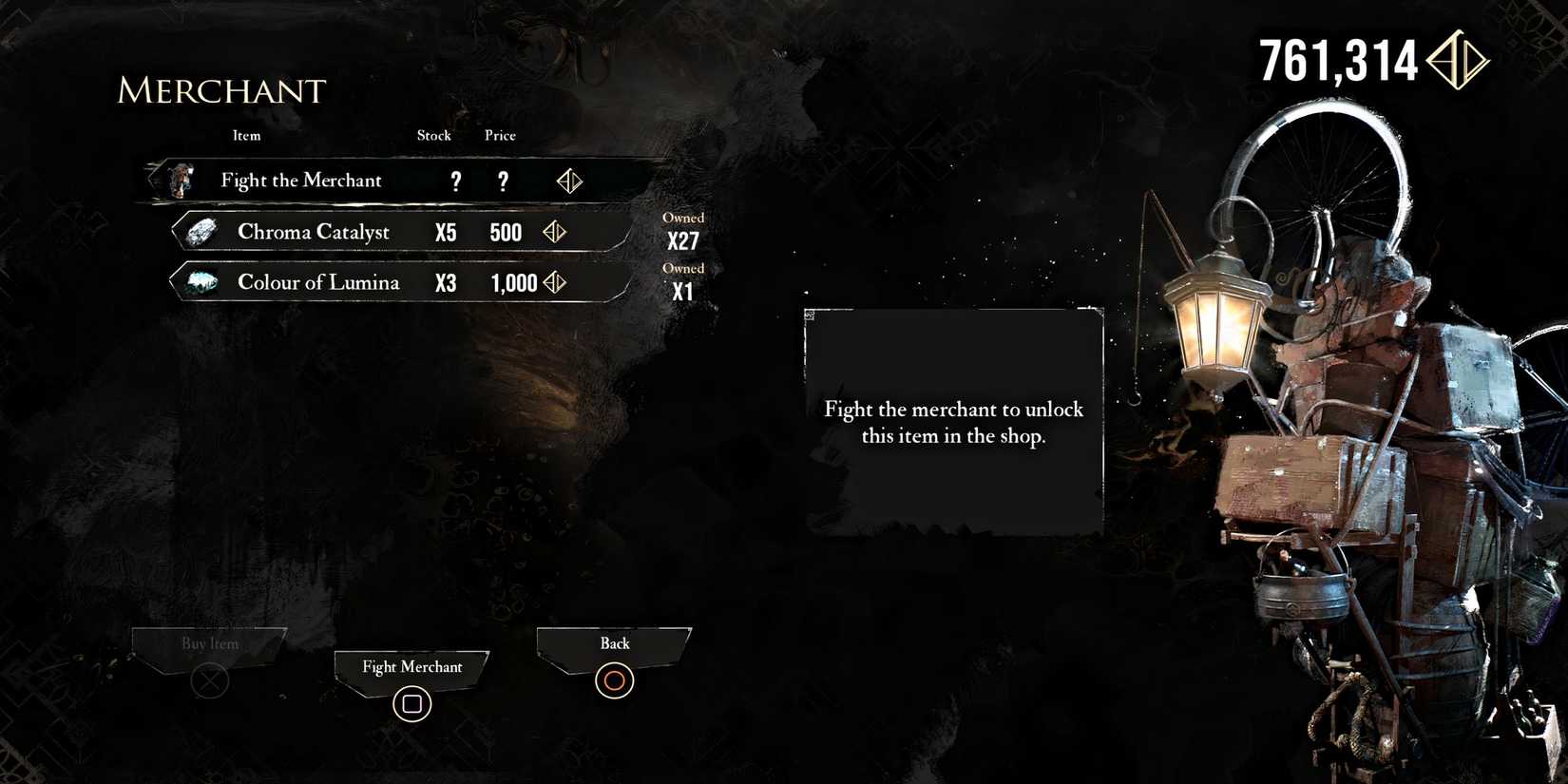Select the Fight the Merchant shop row

380,180
